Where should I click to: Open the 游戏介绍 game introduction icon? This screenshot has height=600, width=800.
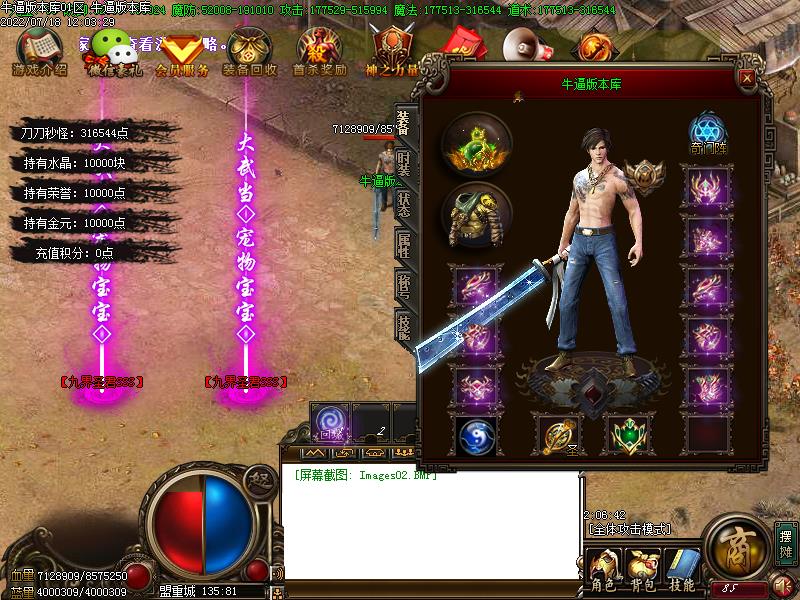pyautogui.click(x=38, y=52)
